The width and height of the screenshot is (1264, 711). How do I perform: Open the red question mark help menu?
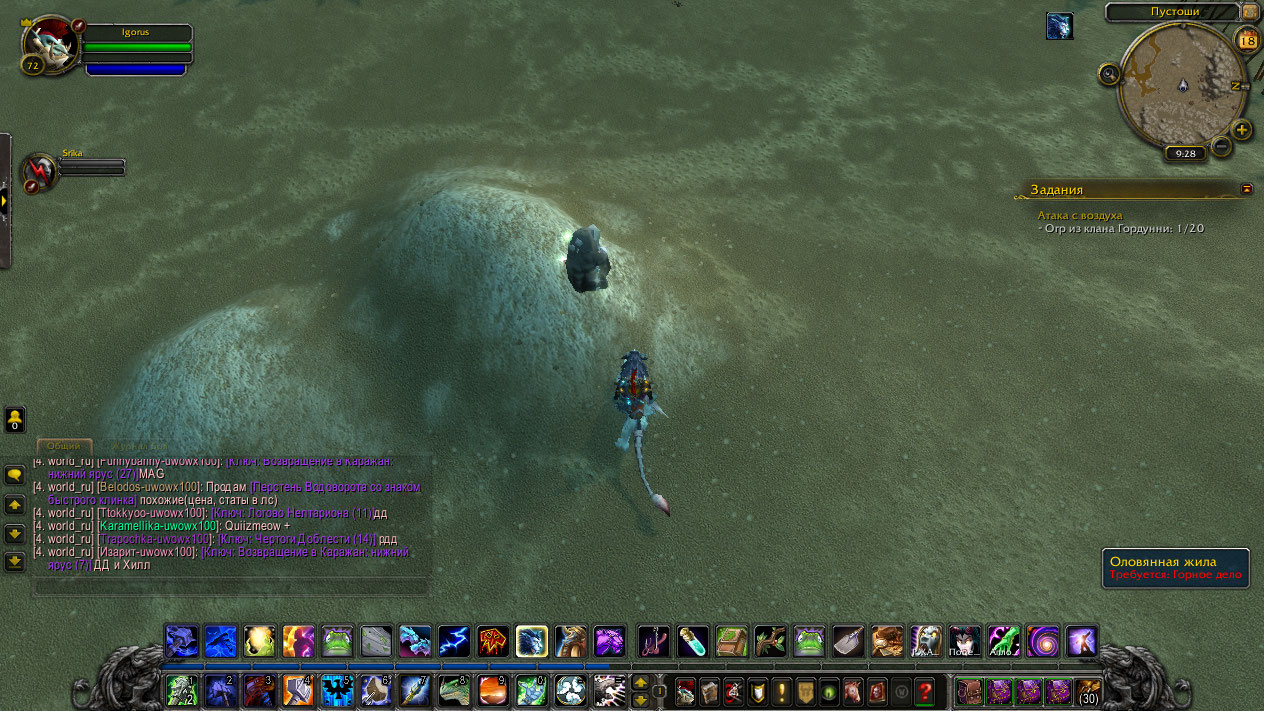point(924,691)
